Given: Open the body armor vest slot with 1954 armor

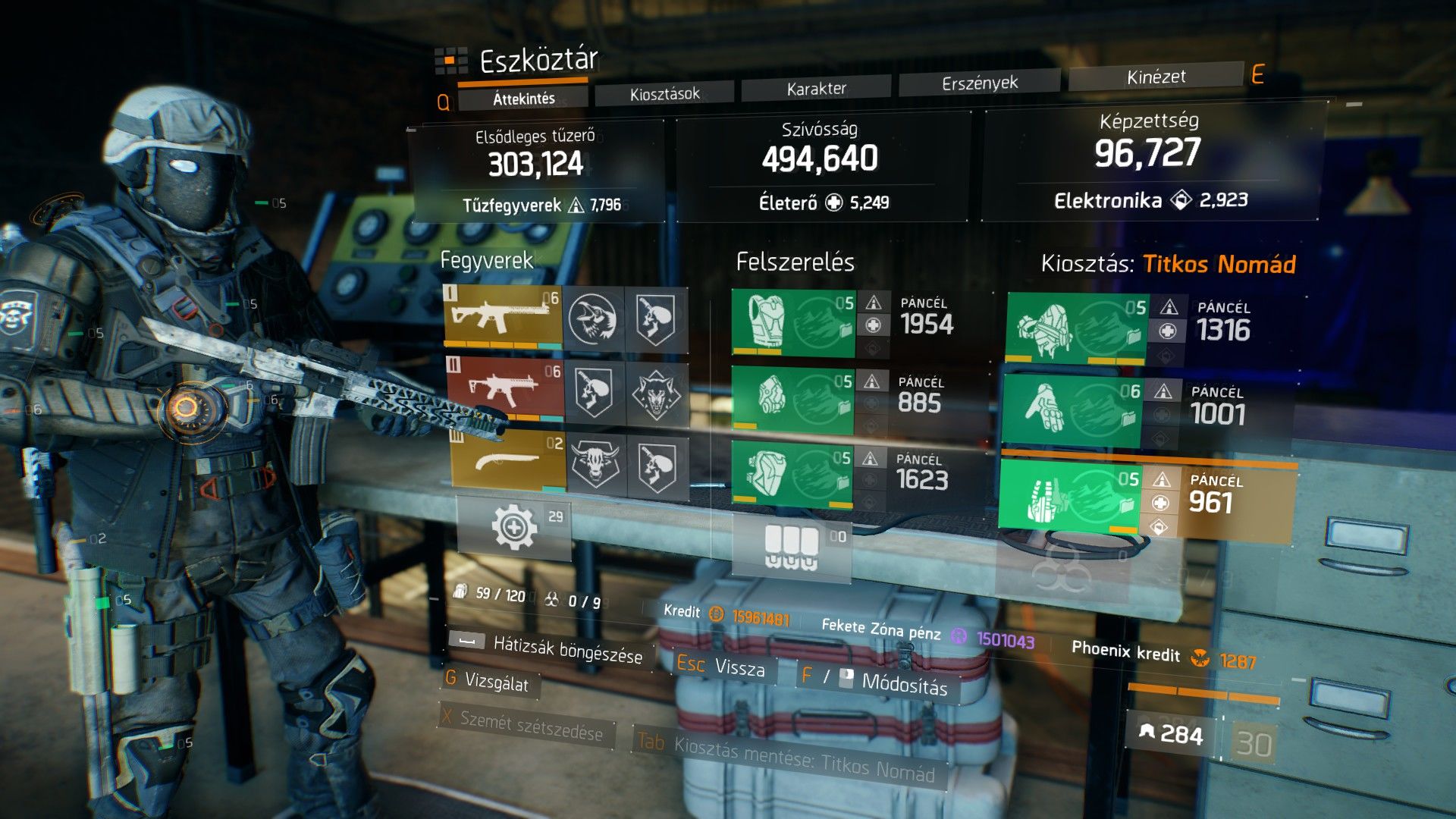Looking at the screenshot, I should coord(793,323).
